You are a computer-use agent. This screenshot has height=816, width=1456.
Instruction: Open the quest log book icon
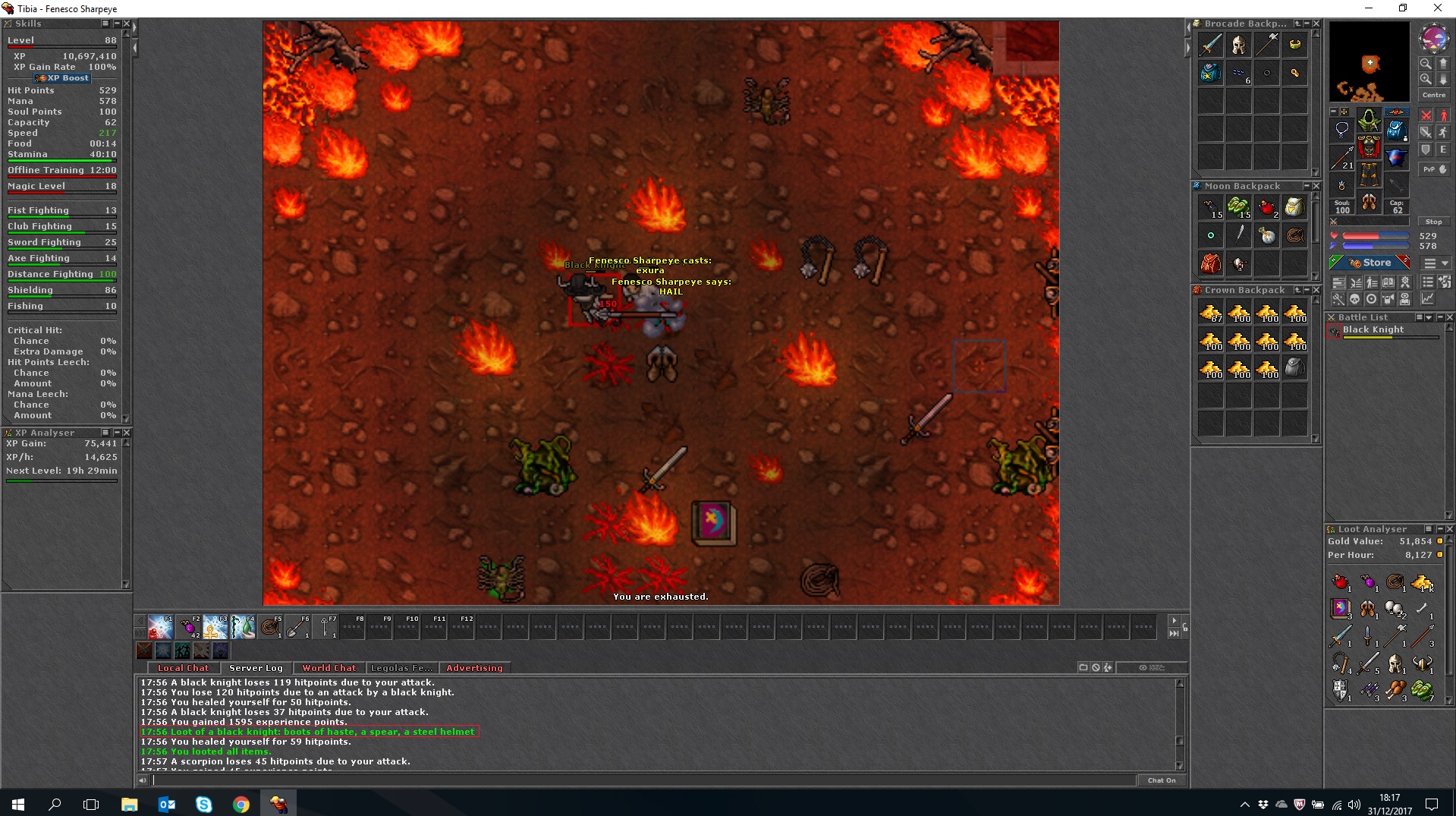click(1388, 282)
